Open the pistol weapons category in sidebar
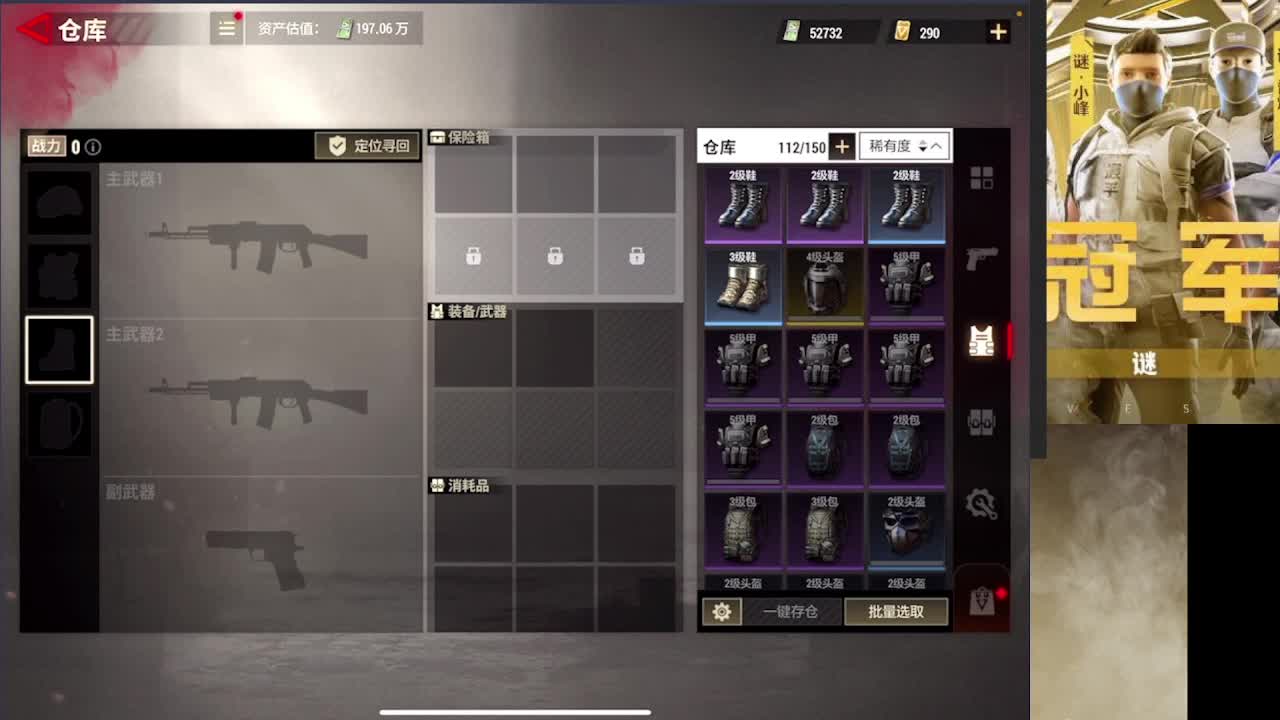The height and width of the screenshot is (720, 1280). (x=983, y=258)
